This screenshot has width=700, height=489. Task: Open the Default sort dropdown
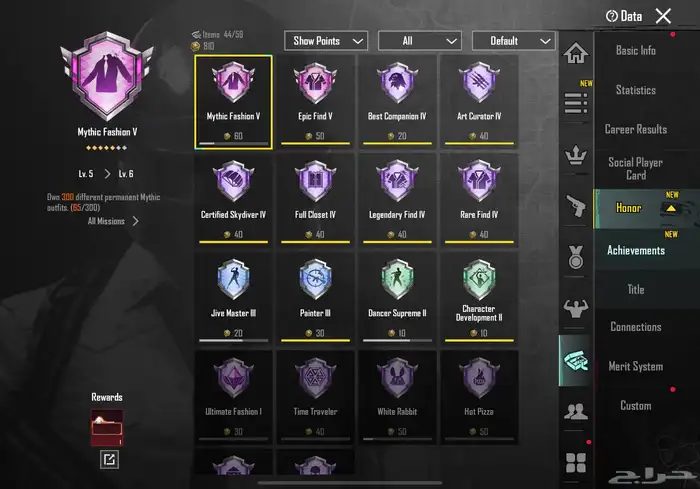(x=514, y=41)
